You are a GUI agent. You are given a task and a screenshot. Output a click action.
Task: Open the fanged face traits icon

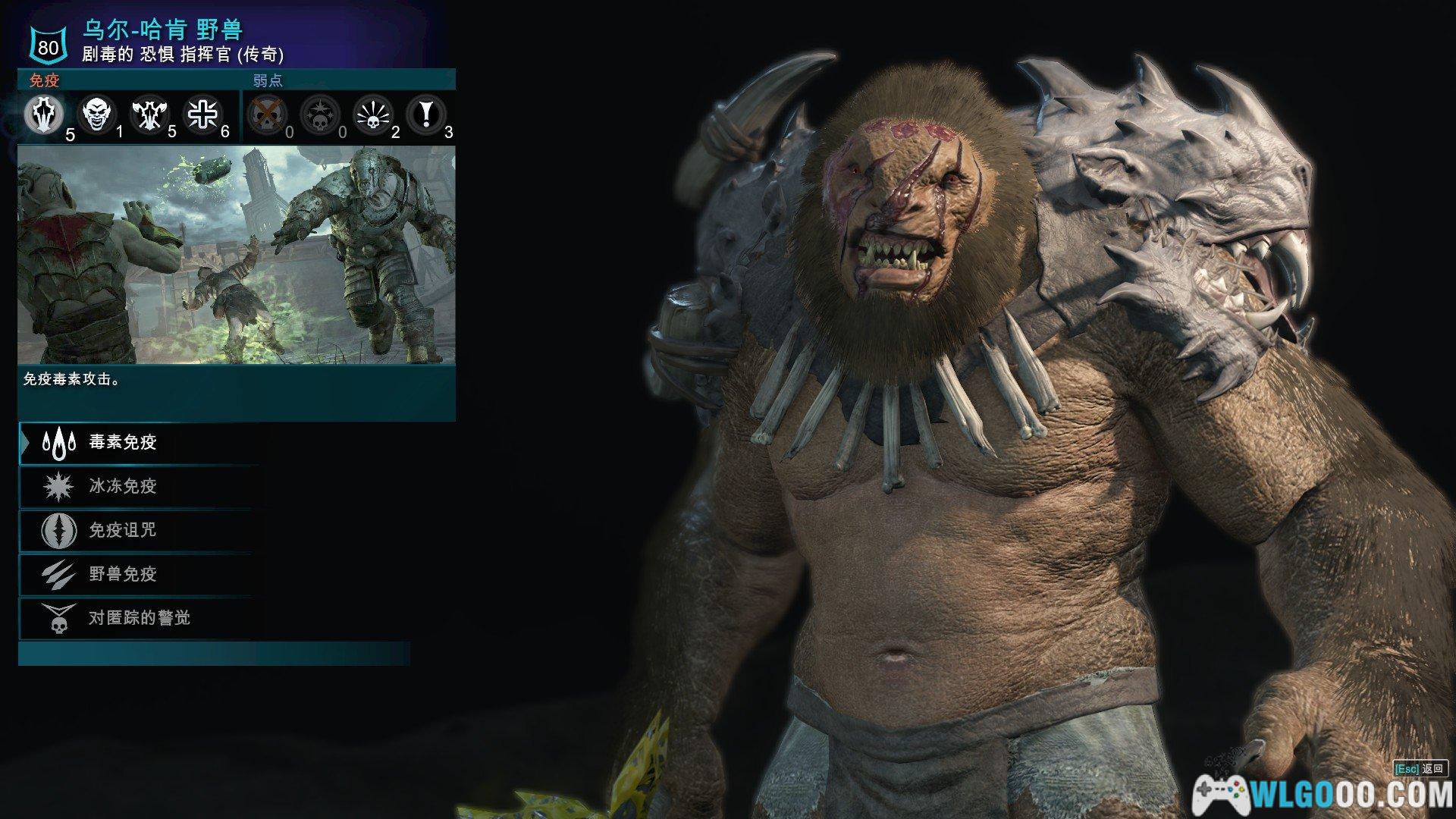coord(98,115)
